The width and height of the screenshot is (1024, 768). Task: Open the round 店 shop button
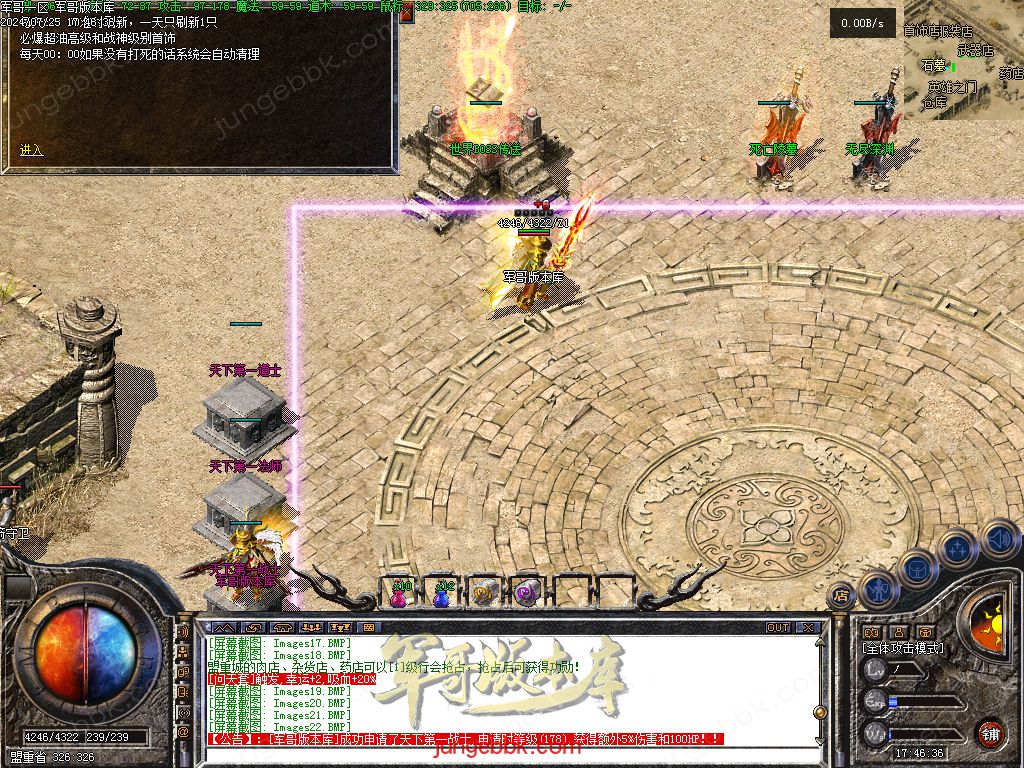[x=841, y=595]
